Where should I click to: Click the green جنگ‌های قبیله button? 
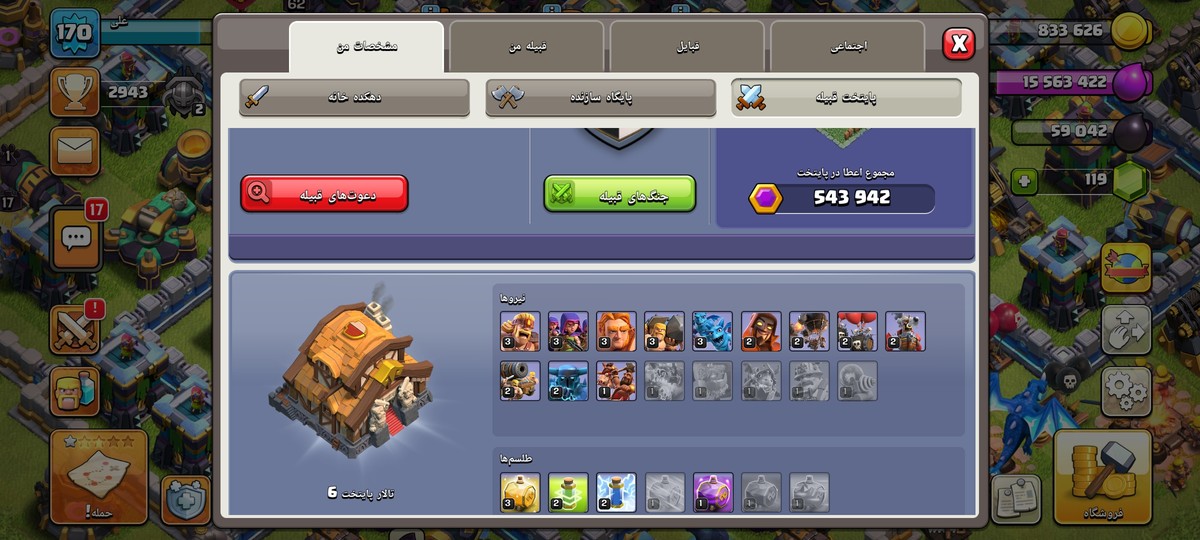[620, 194]
